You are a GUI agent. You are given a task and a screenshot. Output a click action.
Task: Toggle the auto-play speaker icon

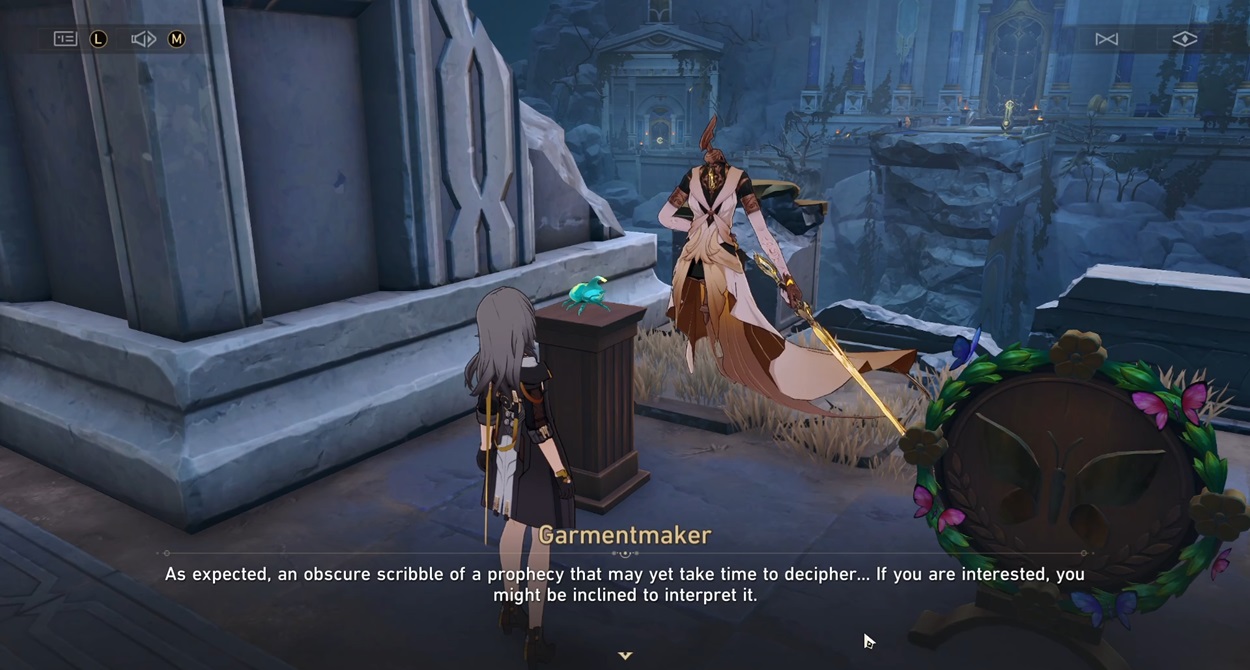(x=143, y=39)
